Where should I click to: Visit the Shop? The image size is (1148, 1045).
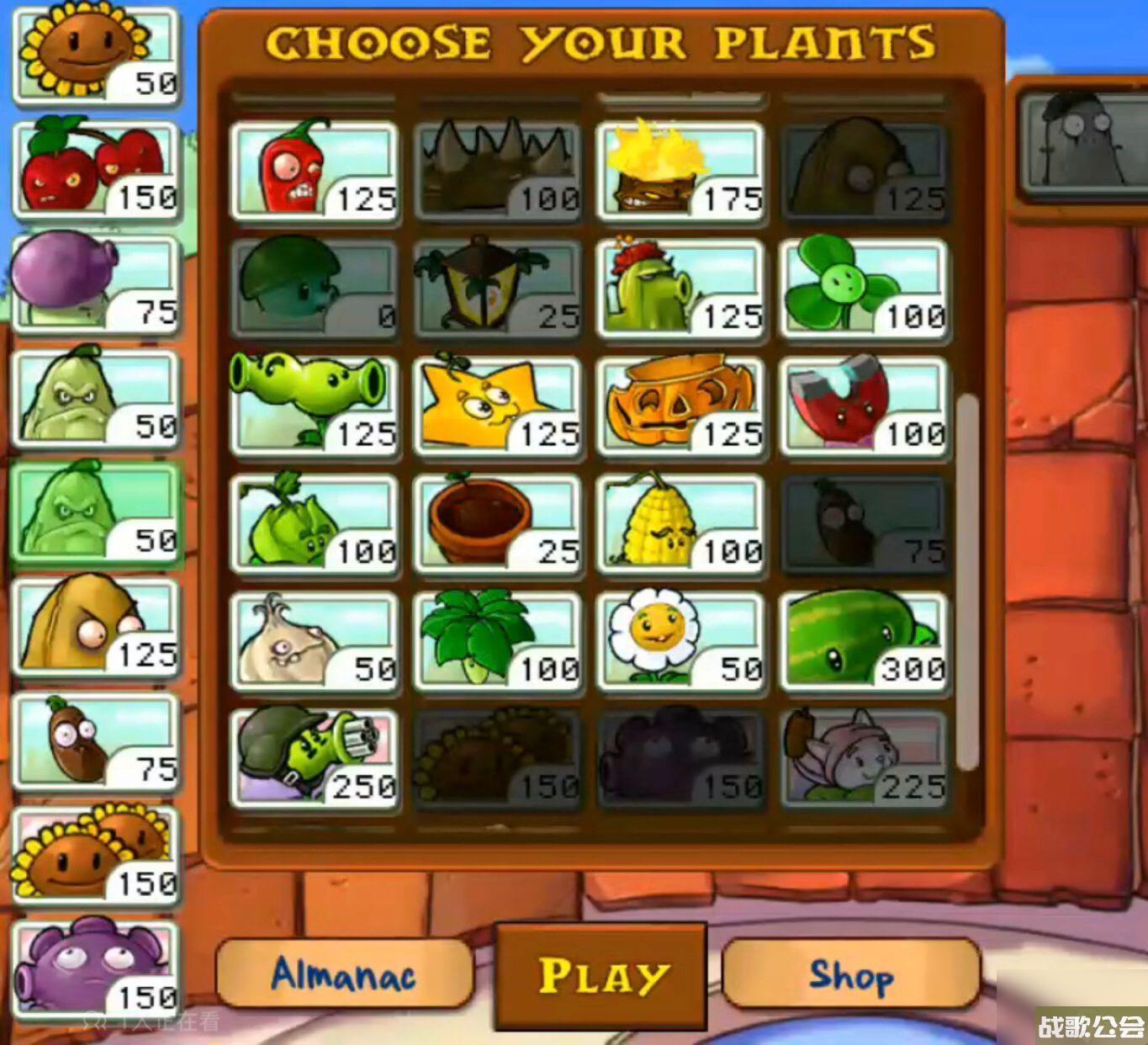click(x=850, y=973)
